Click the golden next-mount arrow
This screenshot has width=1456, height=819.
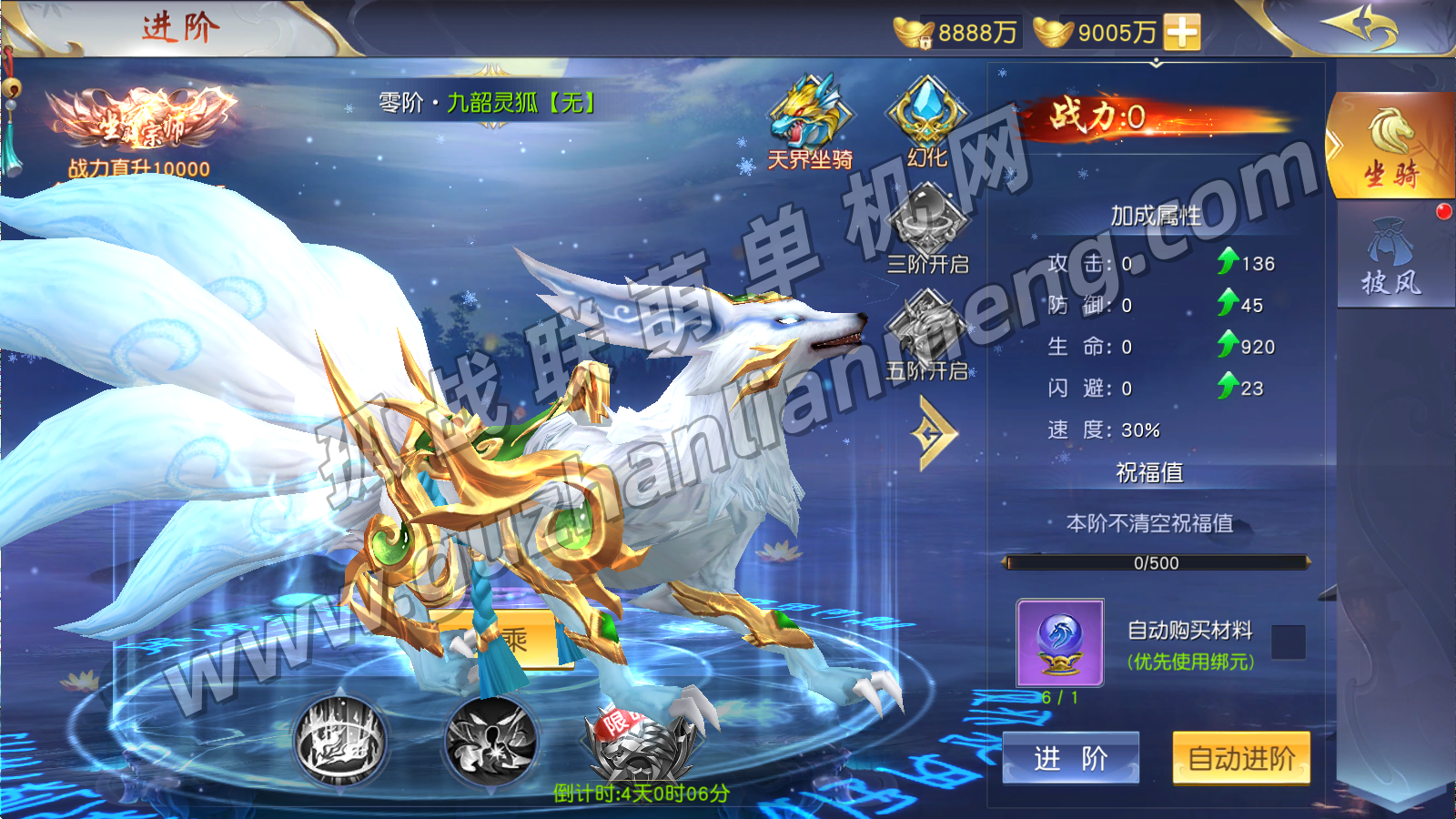tap(933, 434)
